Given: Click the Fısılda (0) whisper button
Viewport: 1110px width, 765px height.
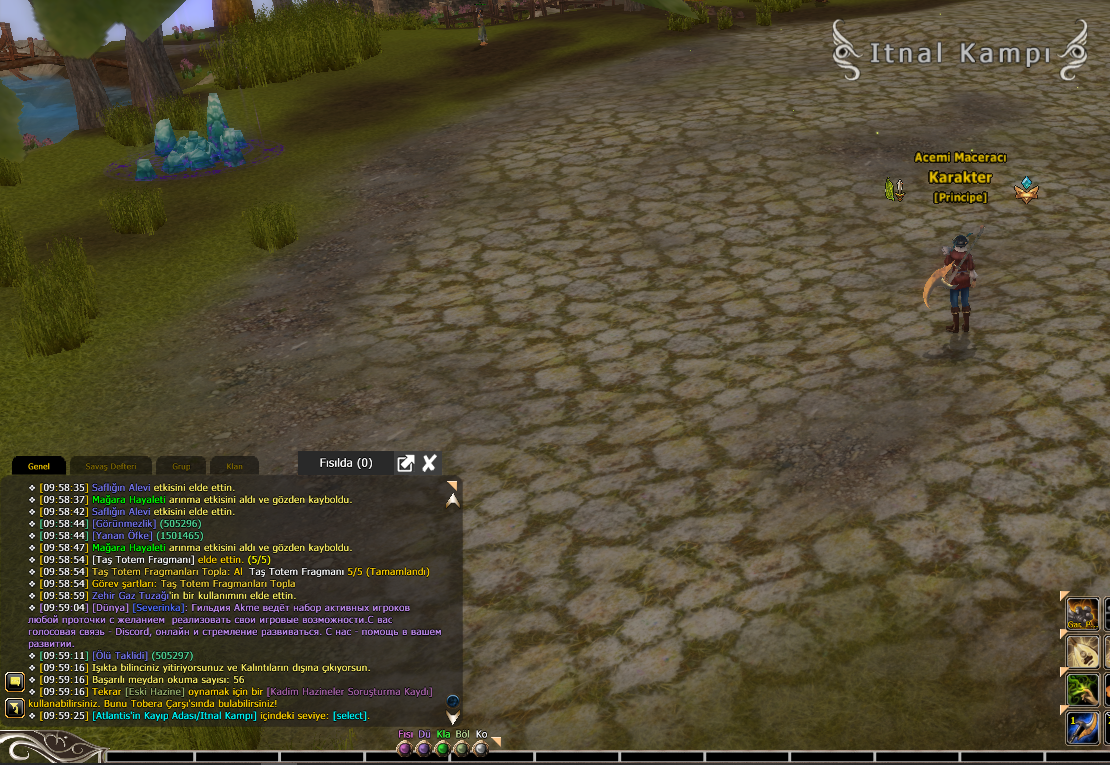Looking at the screenshot, I should pos(345,463).
